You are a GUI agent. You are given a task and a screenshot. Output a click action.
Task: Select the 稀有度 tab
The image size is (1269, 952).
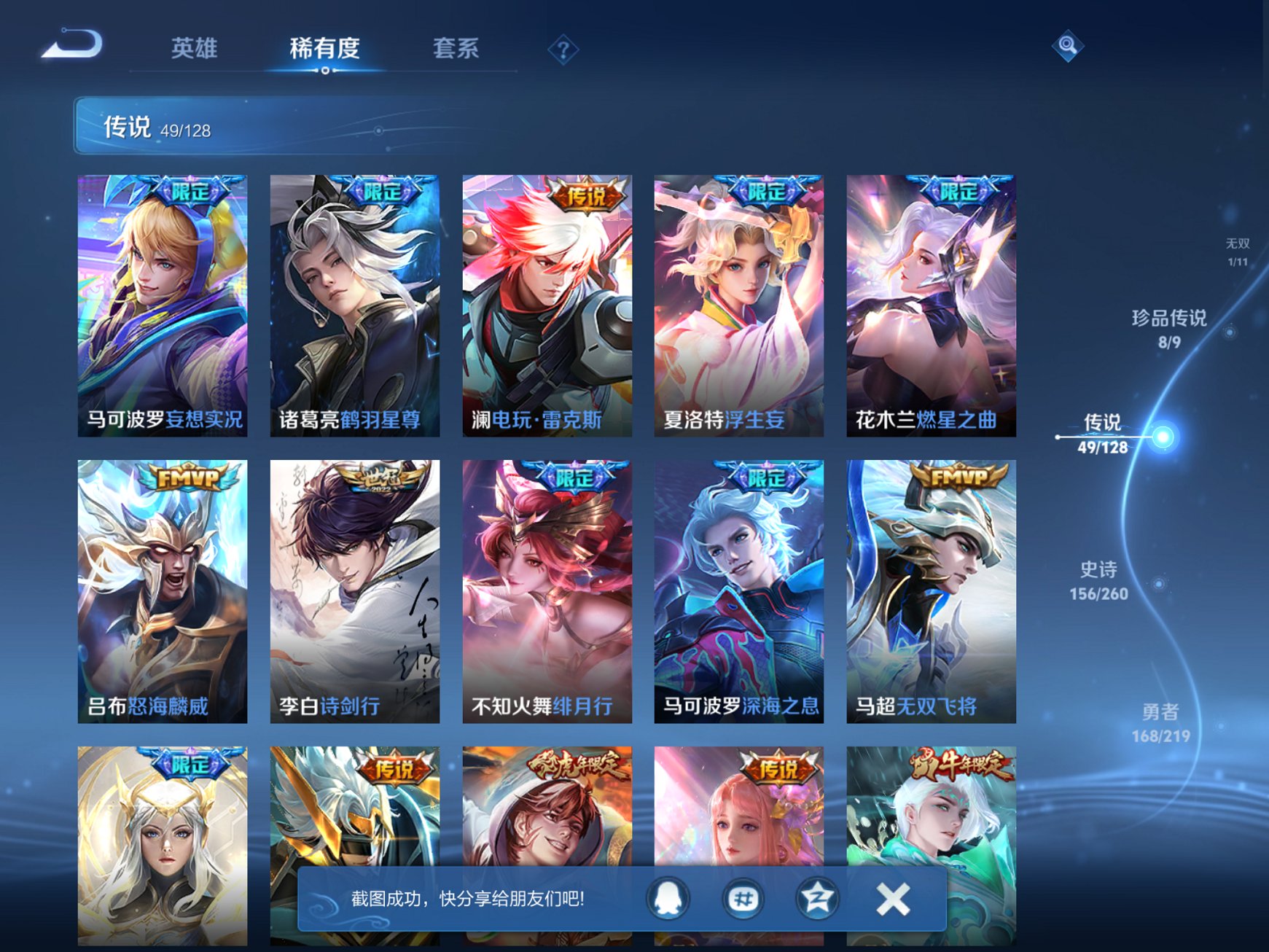(324, 47)
